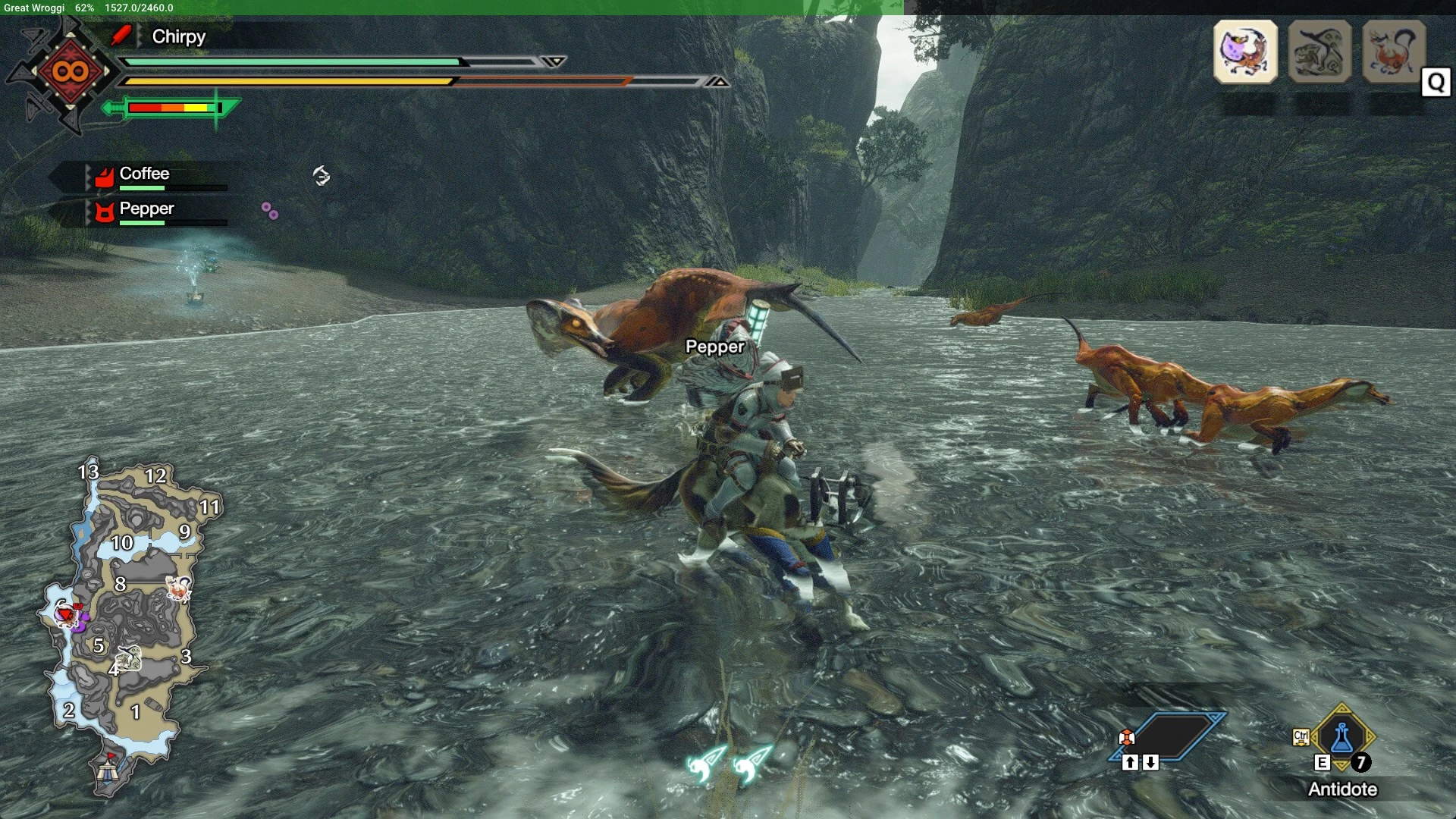The height and width of the screenshot is (819, 1456).
Task: Open the action bar panel
Action: [1168, 736]
